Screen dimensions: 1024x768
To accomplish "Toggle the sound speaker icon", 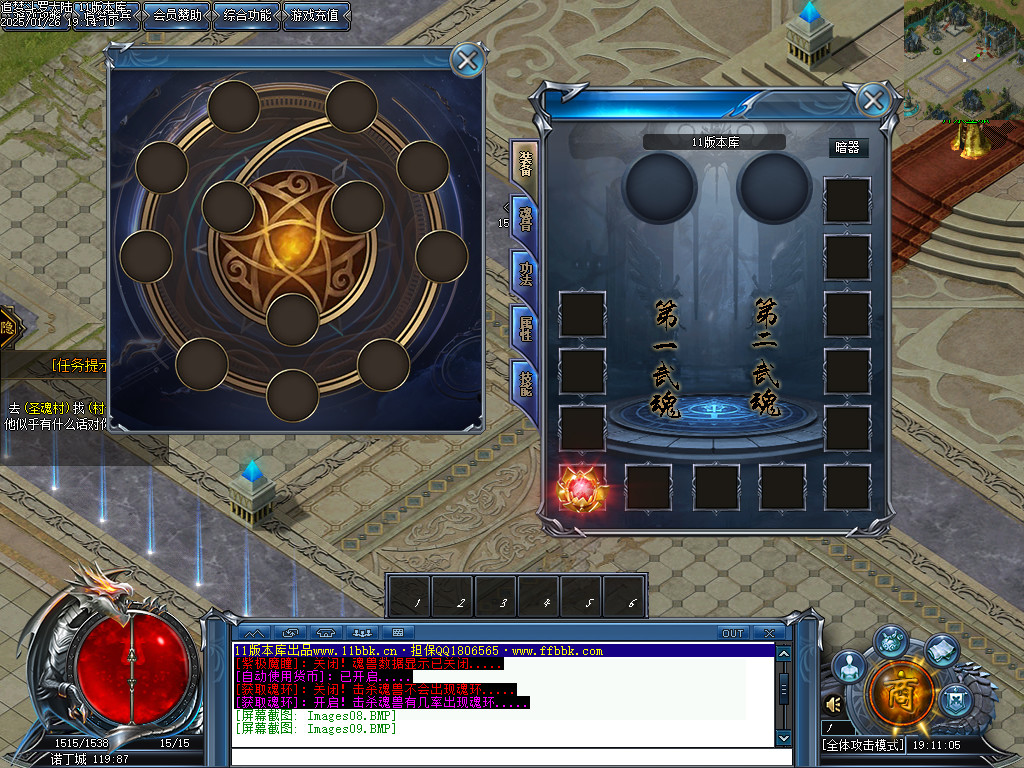I will 833,705.
